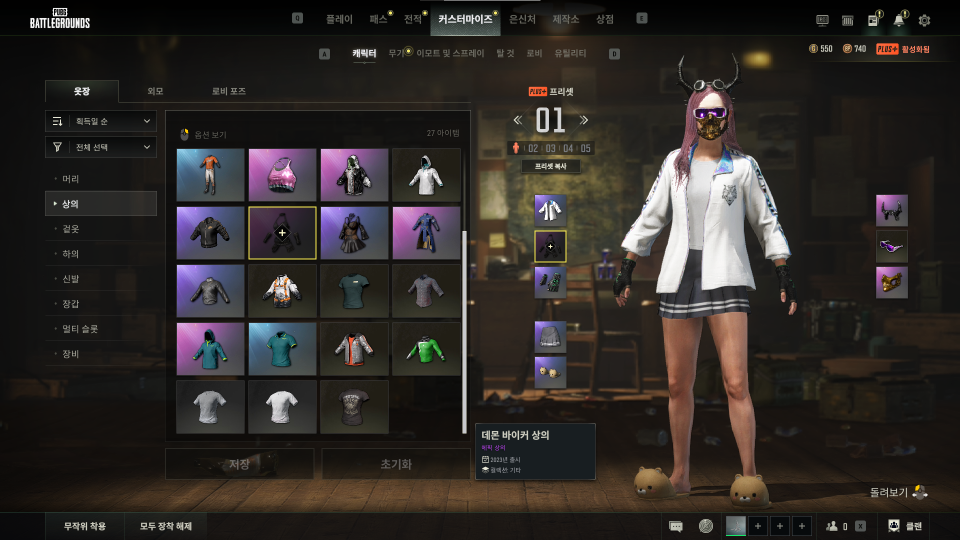This screenshot has height=540, width=960.
Task: Open the settings gear icon
Action: tap(924, 20)
